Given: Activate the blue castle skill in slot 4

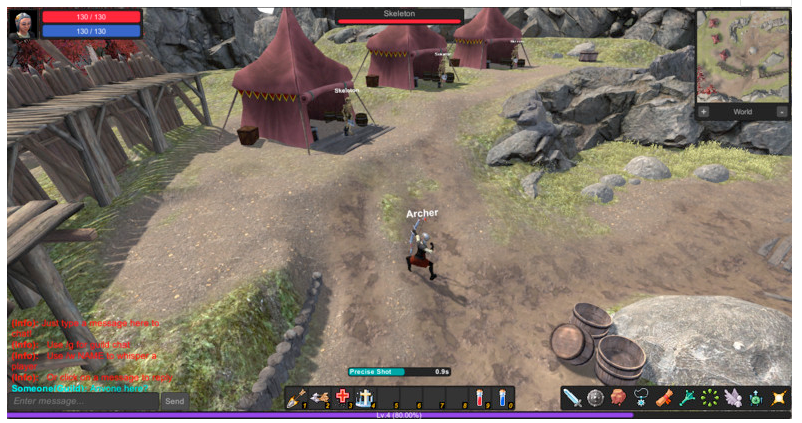Looking at the screenshot, I should (365, 397).
